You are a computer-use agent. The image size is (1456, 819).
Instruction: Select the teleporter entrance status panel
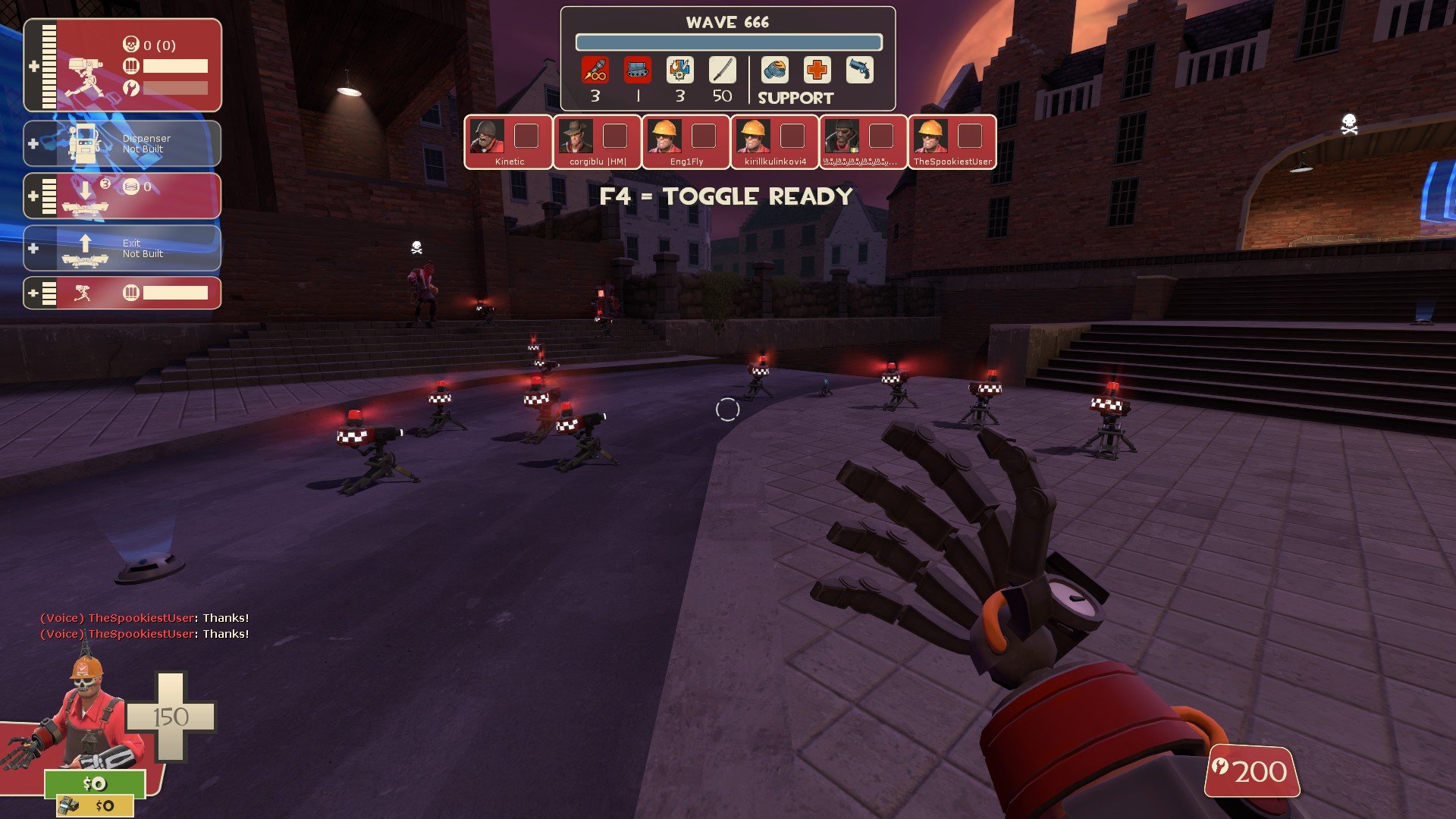click(123, 196)
